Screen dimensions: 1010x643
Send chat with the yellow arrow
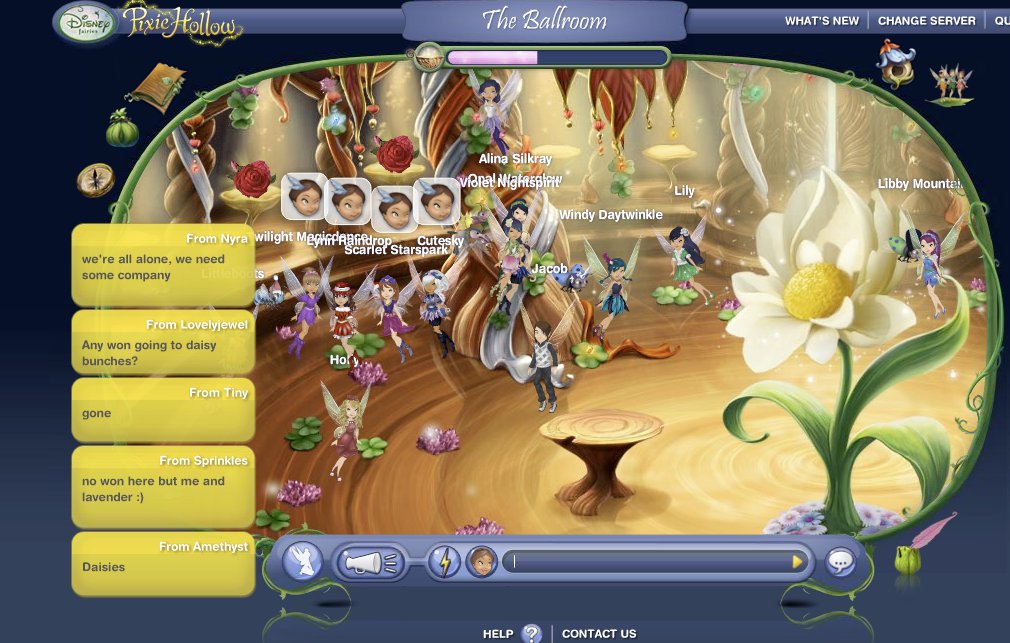(797, 562)
